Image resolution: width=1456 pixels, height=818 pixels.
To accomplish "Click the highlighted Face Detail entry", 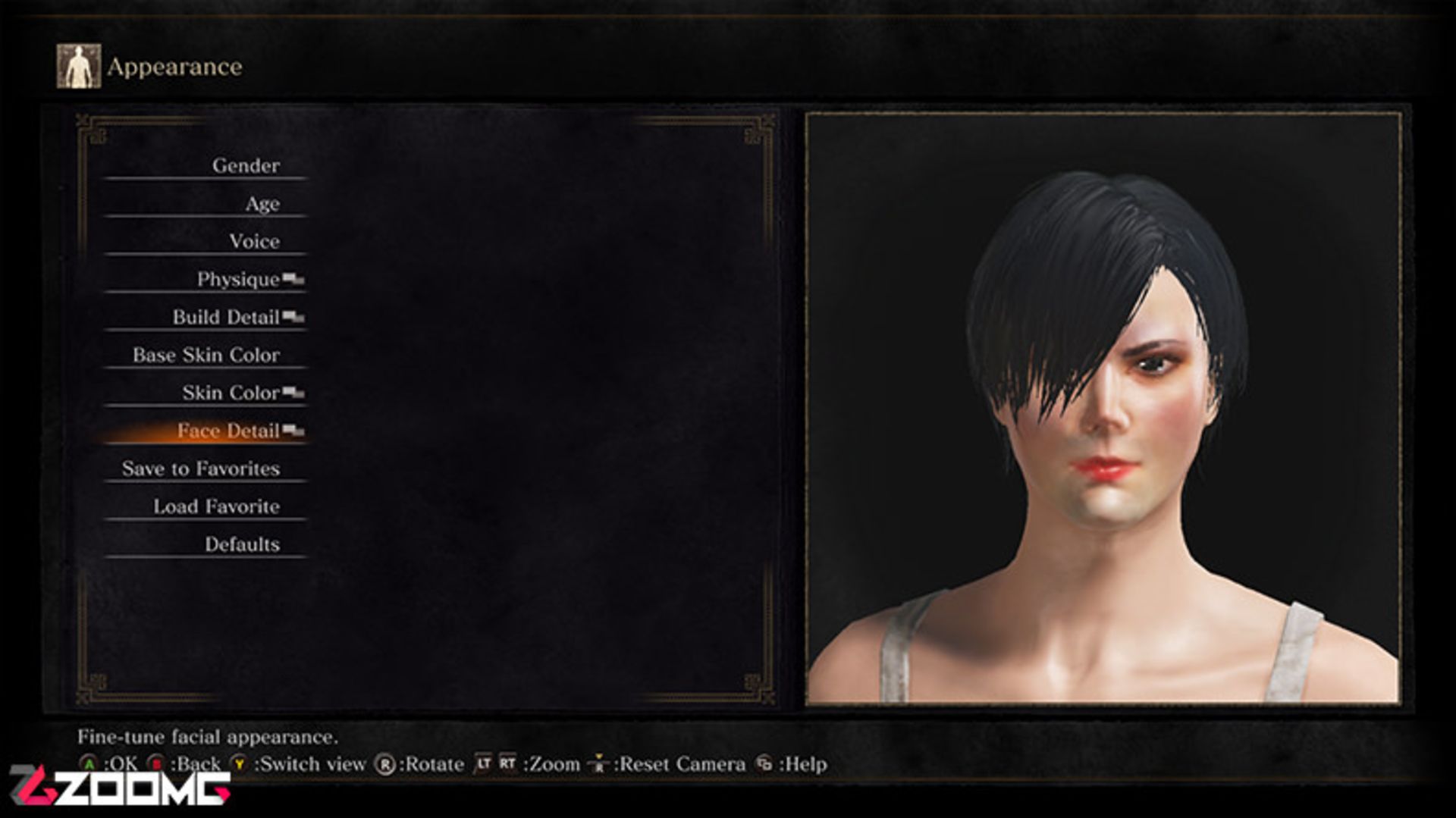I will click(228, 431).
